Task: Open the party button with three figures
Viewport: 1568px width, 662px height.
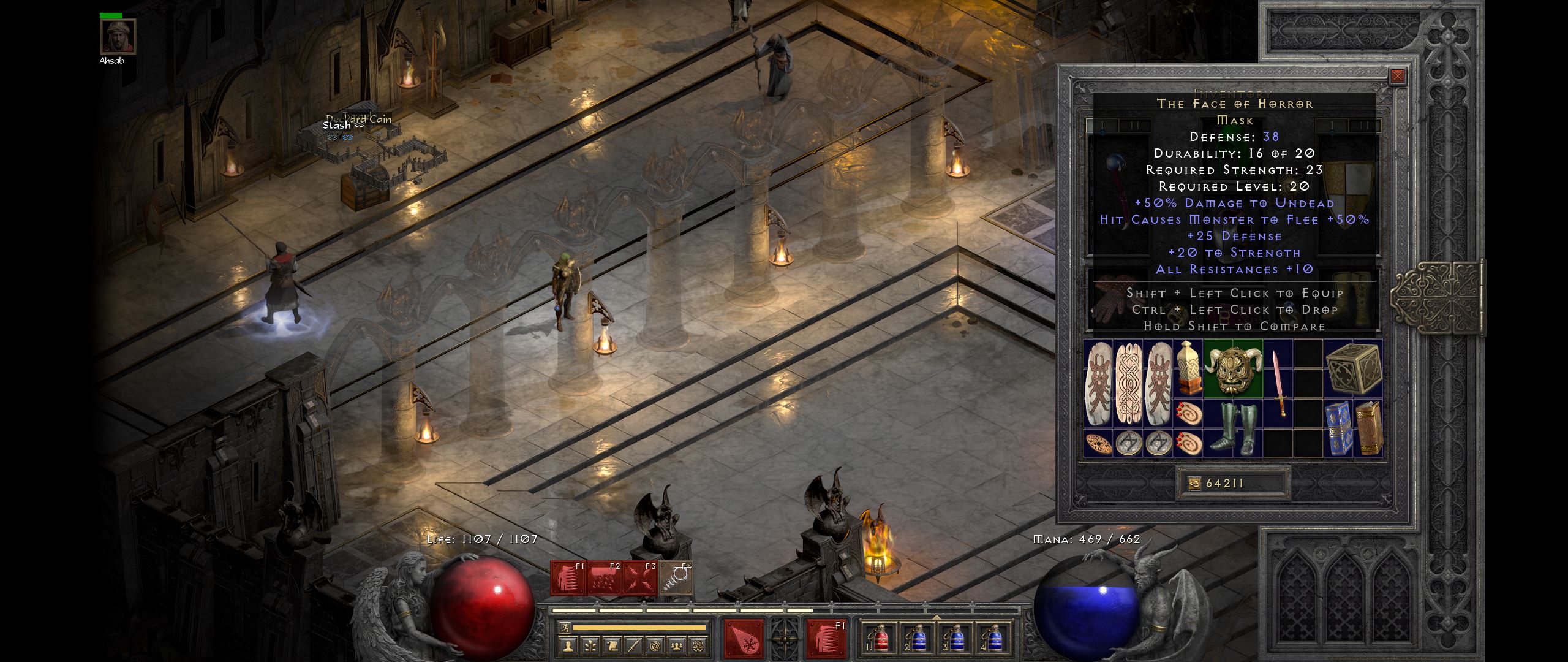Action: [676, 645]
